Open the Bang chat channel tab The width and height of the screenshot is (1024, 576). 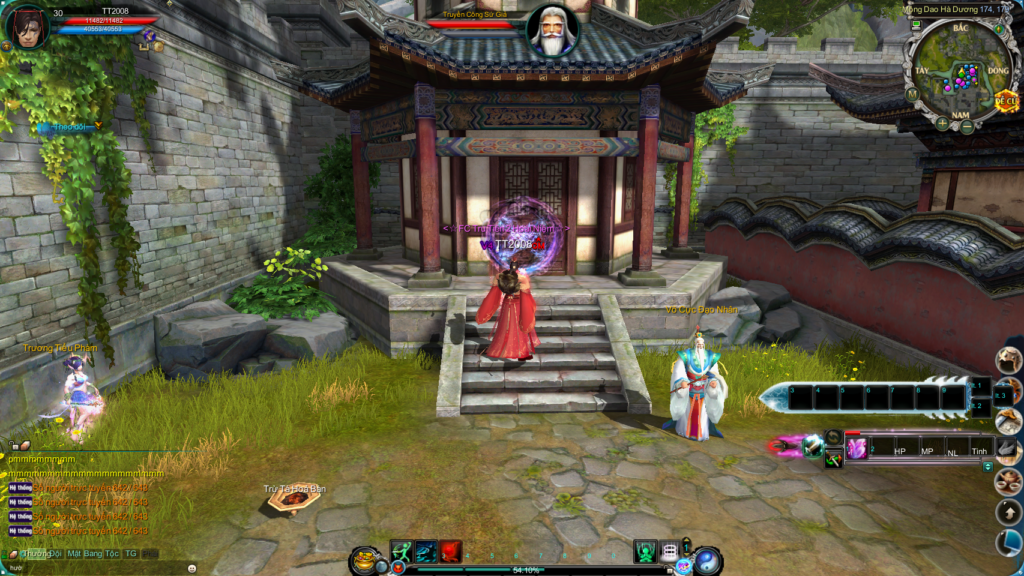[x=96, y=553]
